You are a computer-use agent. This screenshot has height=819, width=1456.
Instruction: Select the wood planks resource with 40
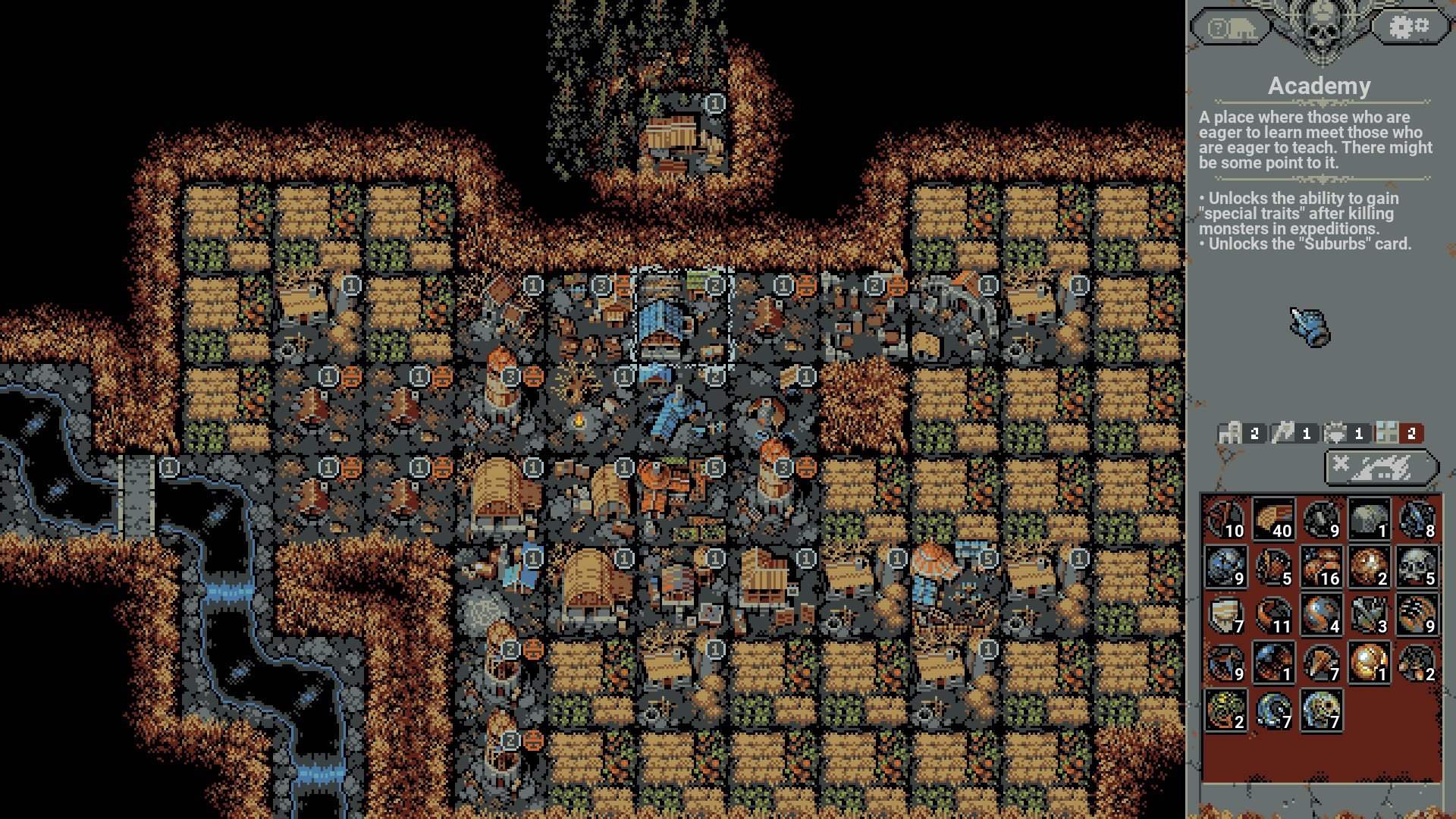click(x=1273, y=519)
